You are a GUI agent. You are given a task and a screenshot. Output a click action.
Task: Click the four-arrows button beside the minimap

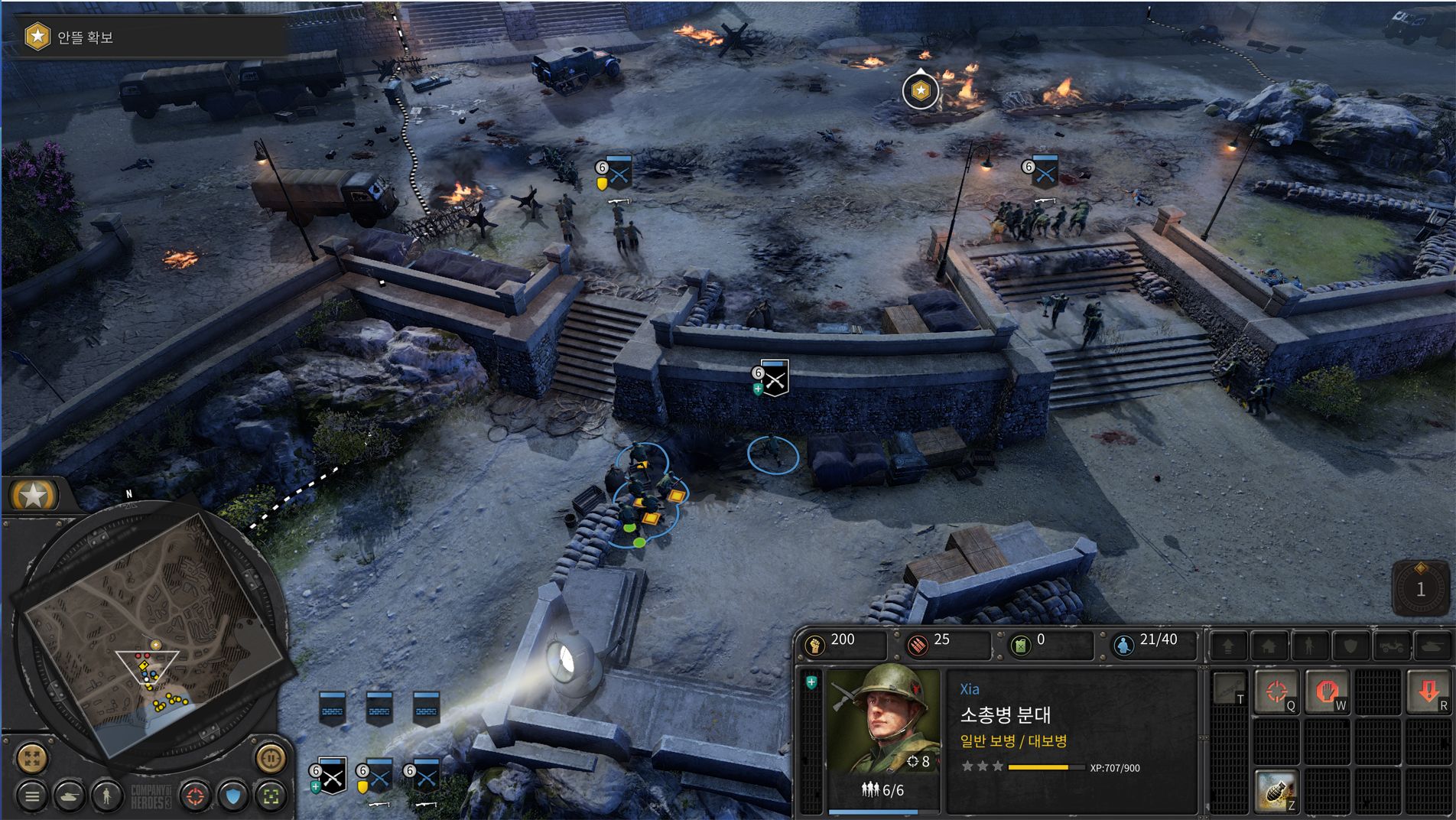(32, 758)
